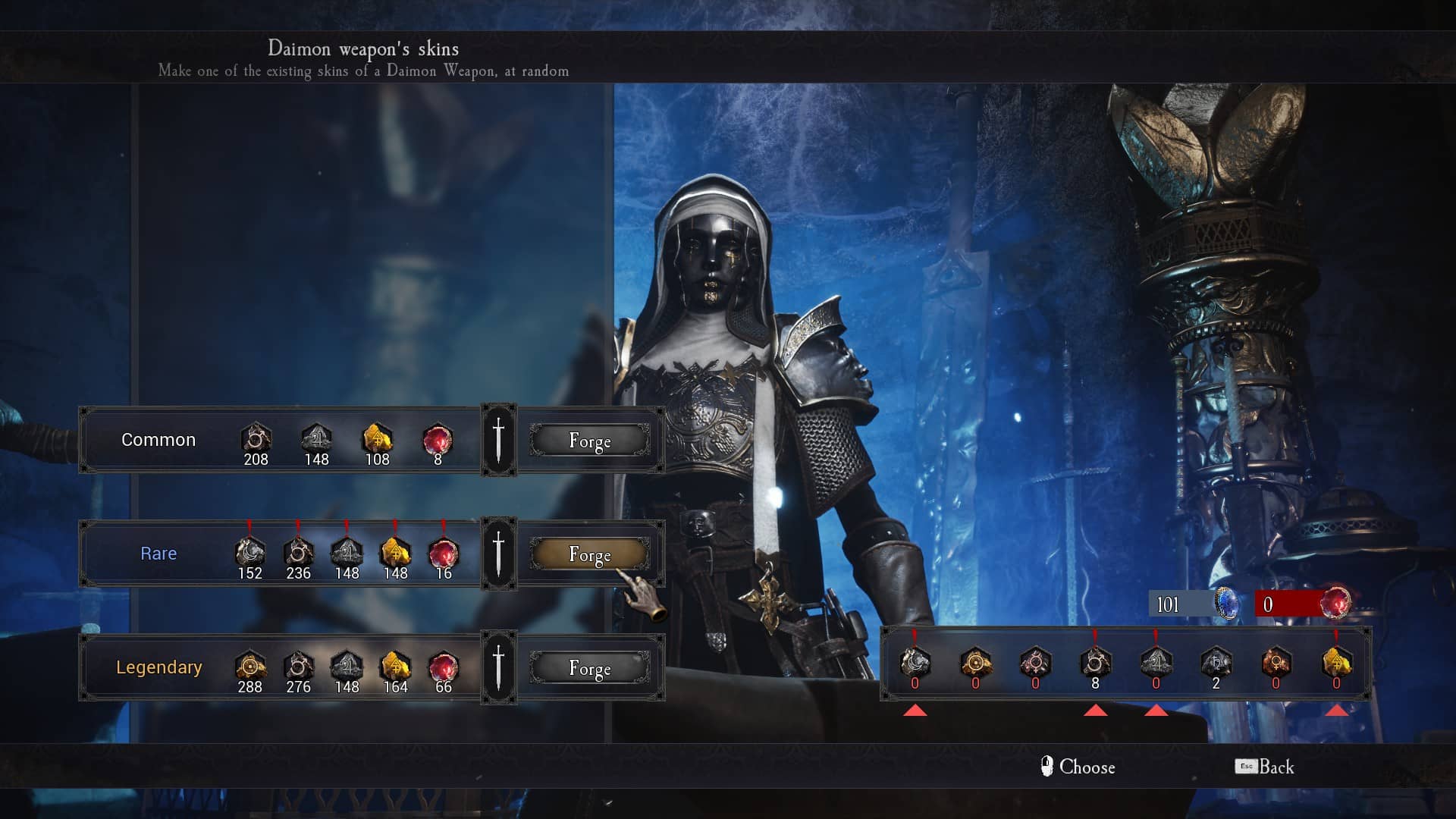Forge a Common Daimon weapon skin

coord(589,441)
